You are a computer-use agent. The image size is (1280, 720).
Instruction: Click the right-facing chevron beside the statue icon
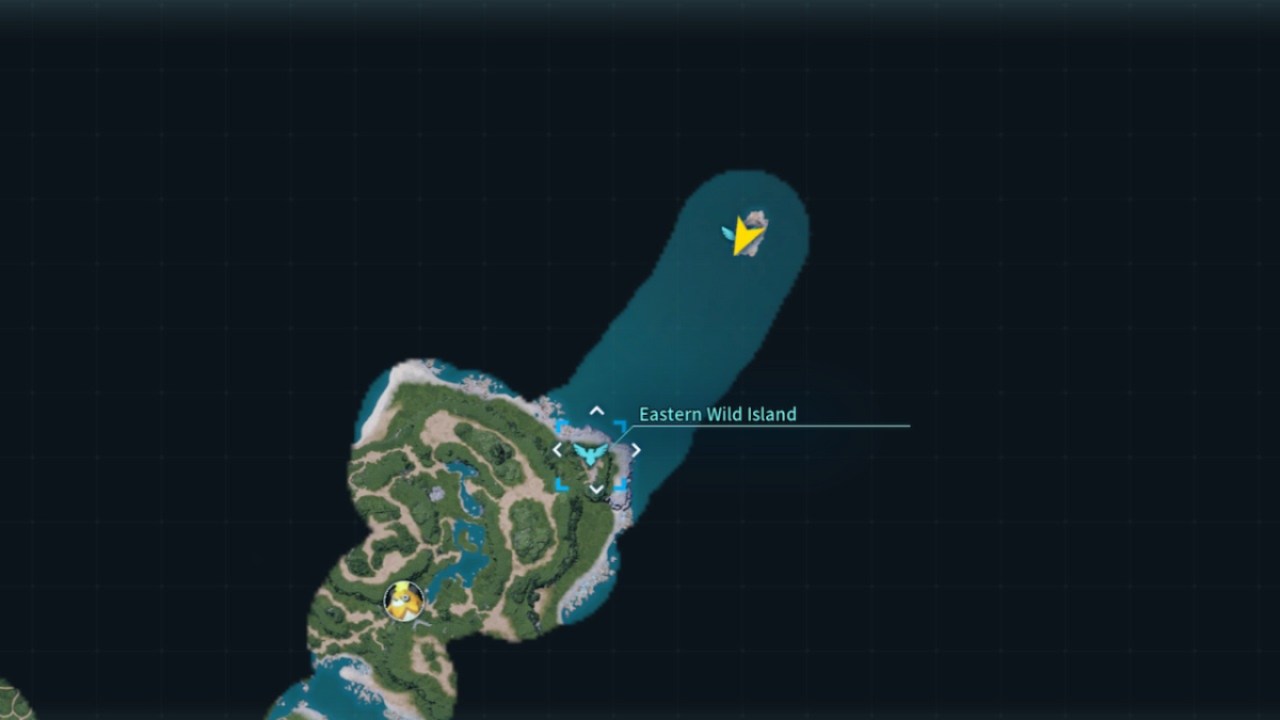pos(635,450)
